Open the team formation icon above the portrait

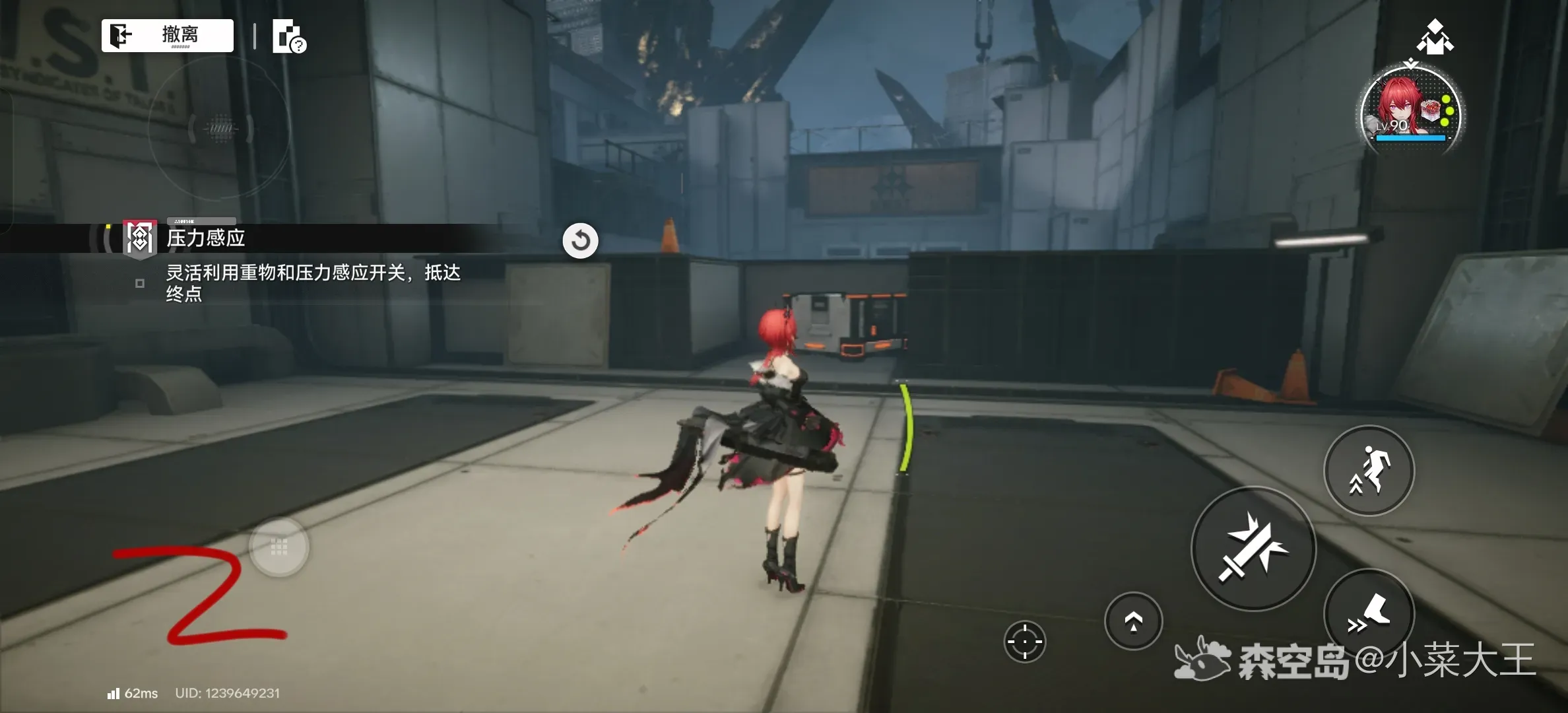tap(1435, 36)
